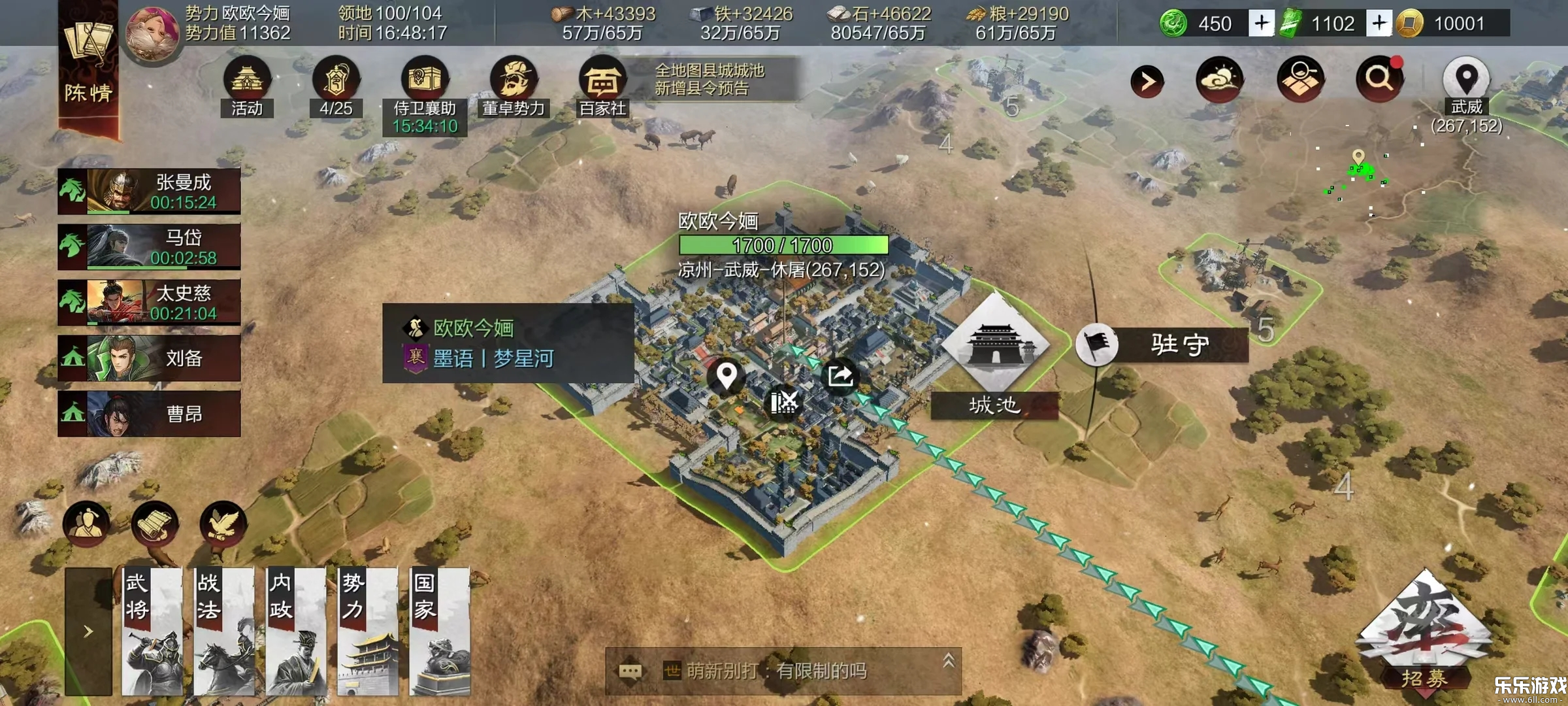Select the carrier pigeon mail icon
The width and height of the screenshot is (1568, 706).
[223, 523]
